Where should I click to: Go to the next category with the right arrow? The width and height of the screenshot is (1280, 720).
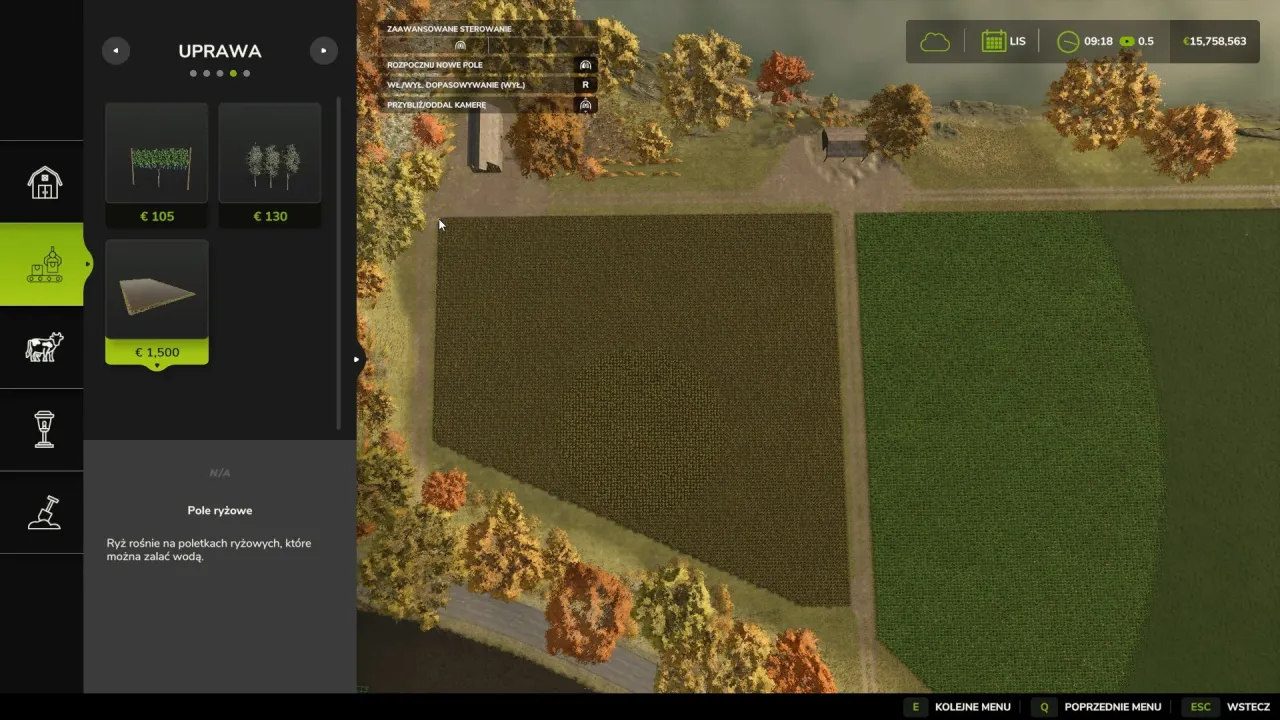tap(323, 51)
